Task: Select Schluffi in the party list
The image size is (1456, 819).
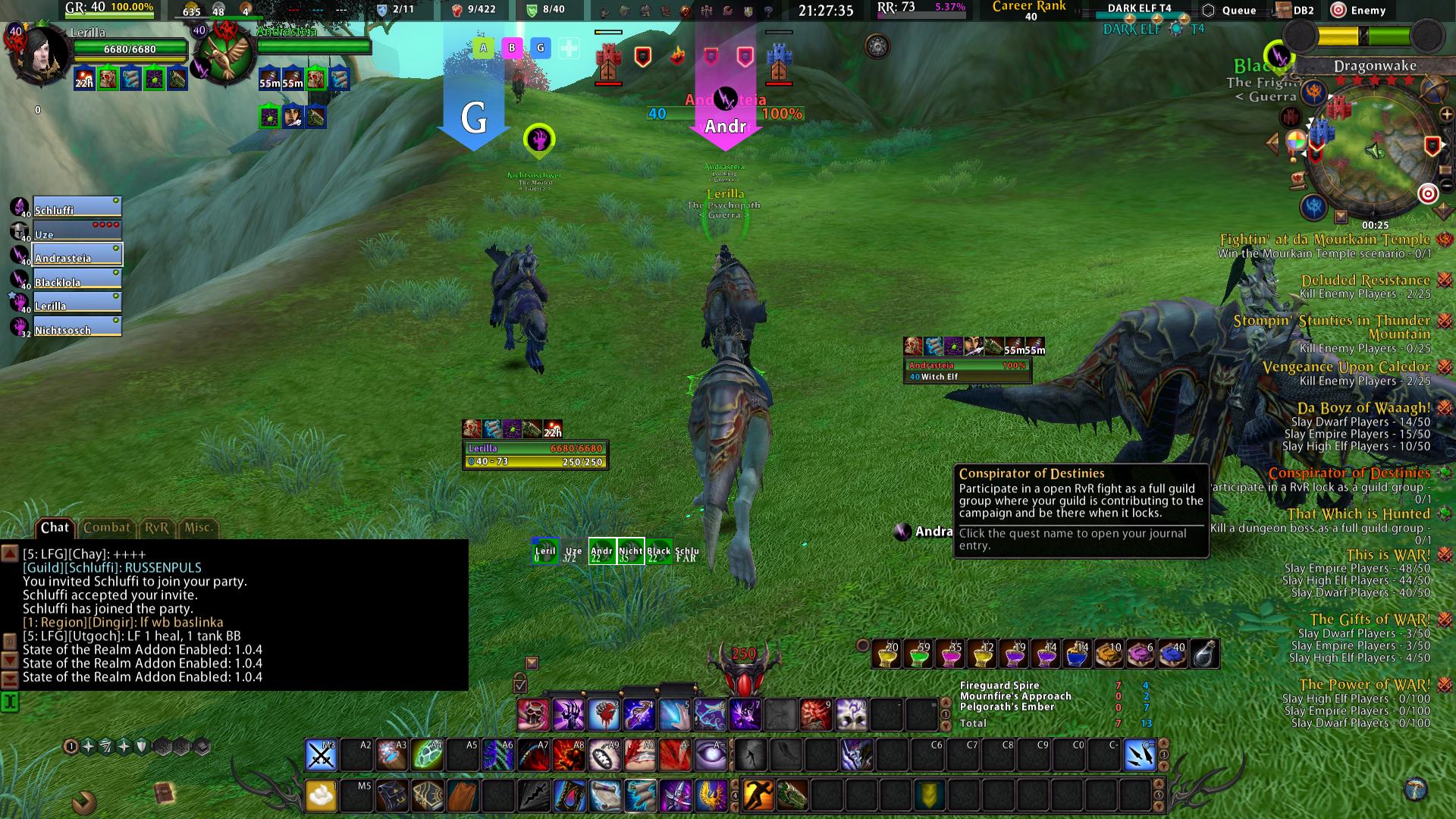Action: pos(76,208)
